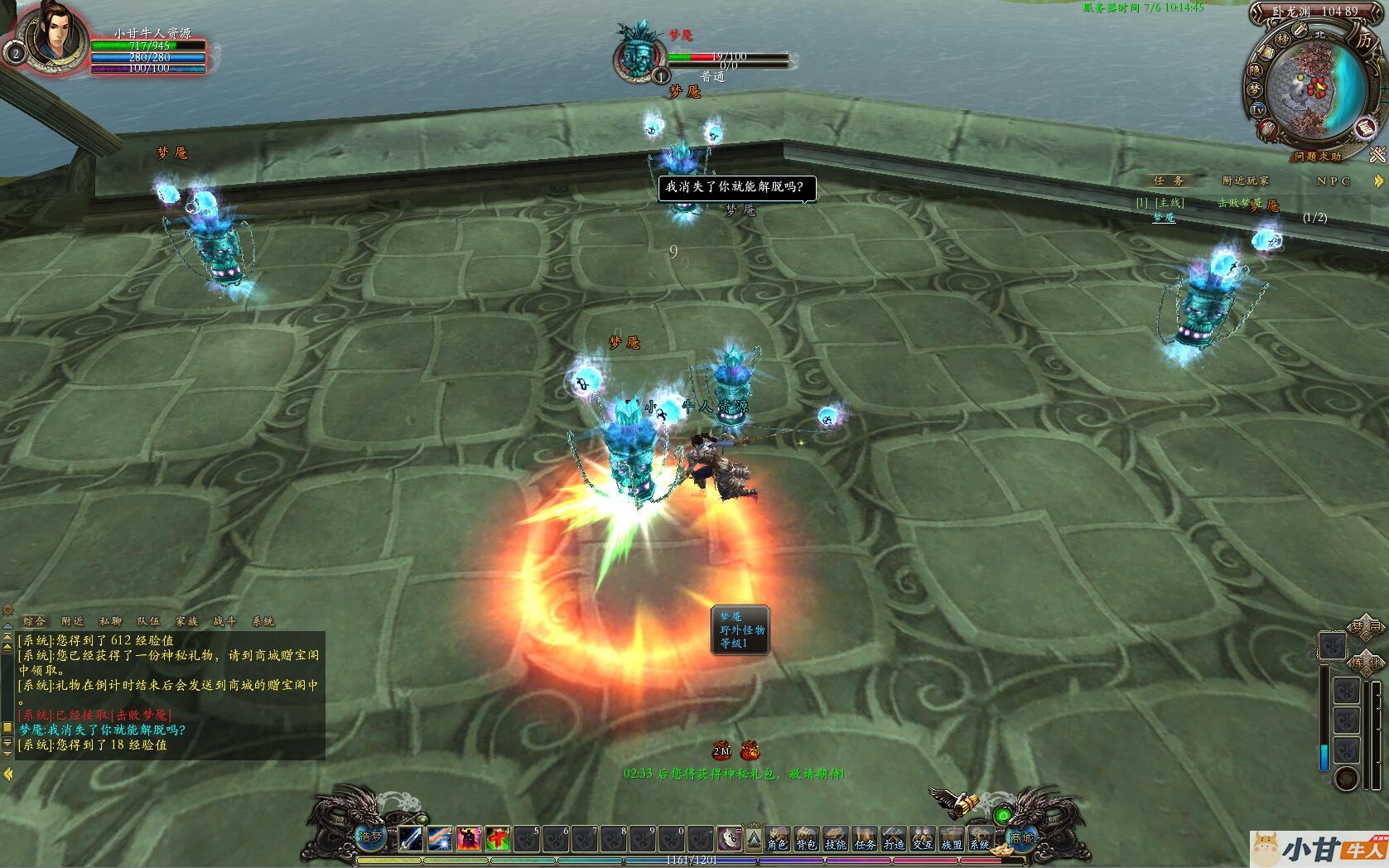Activate the dark figure skill in slot 3
The image size is (1389, 868).
coord(469,839)
